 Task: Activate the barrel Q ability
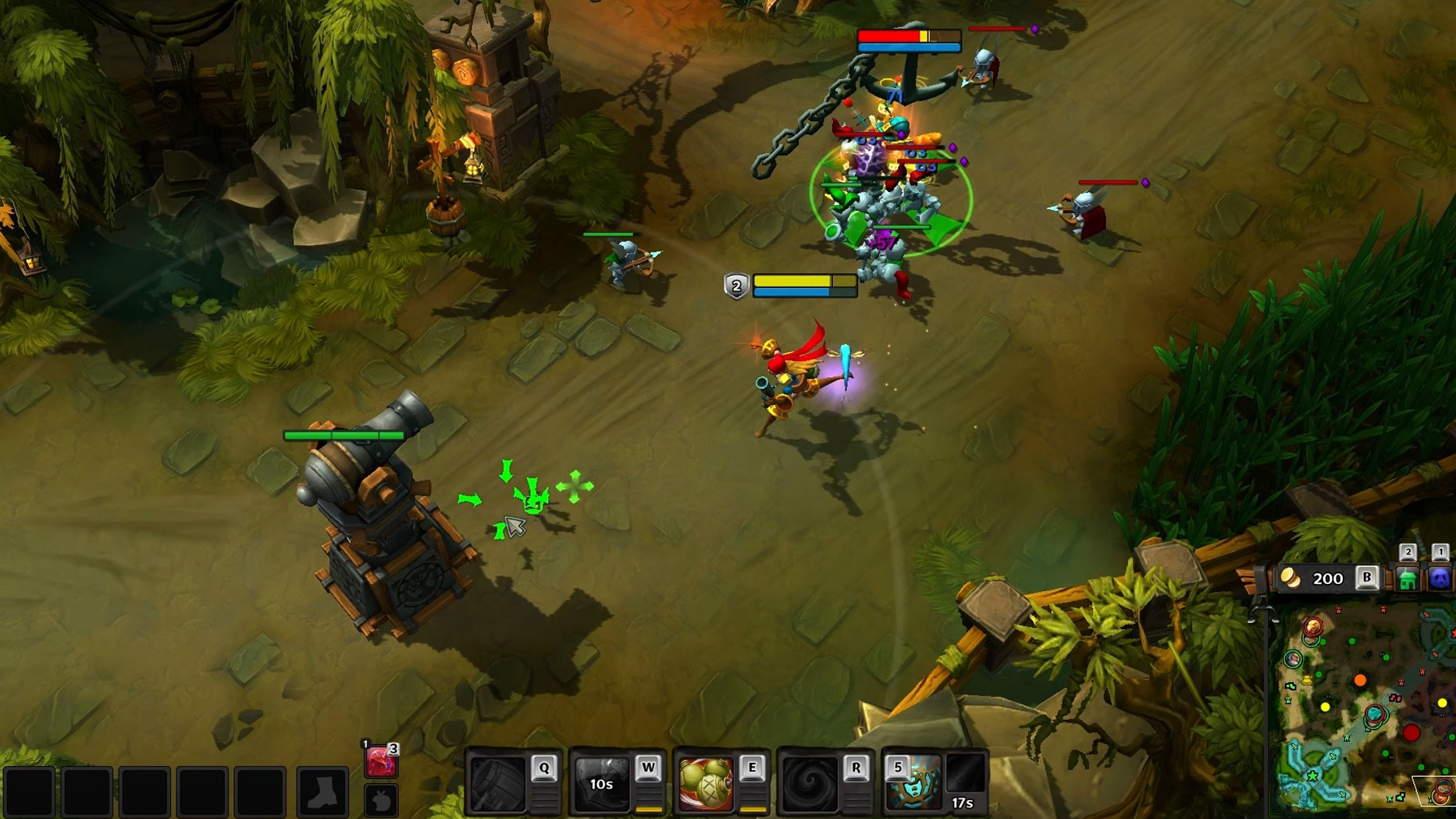coord(499,783)
